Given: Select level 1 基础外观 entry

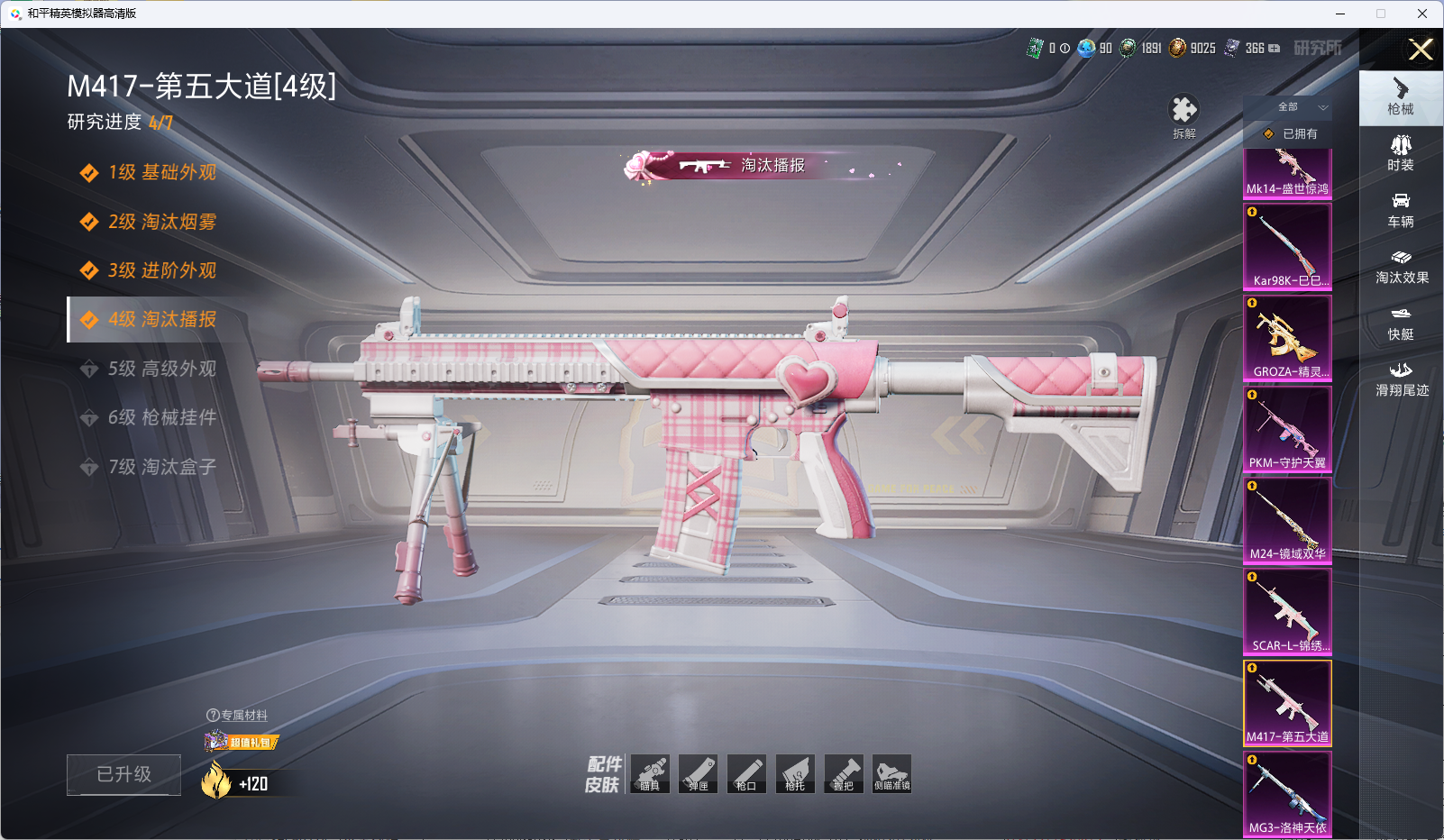Looking at the screenshot, I should pos(161,172).
